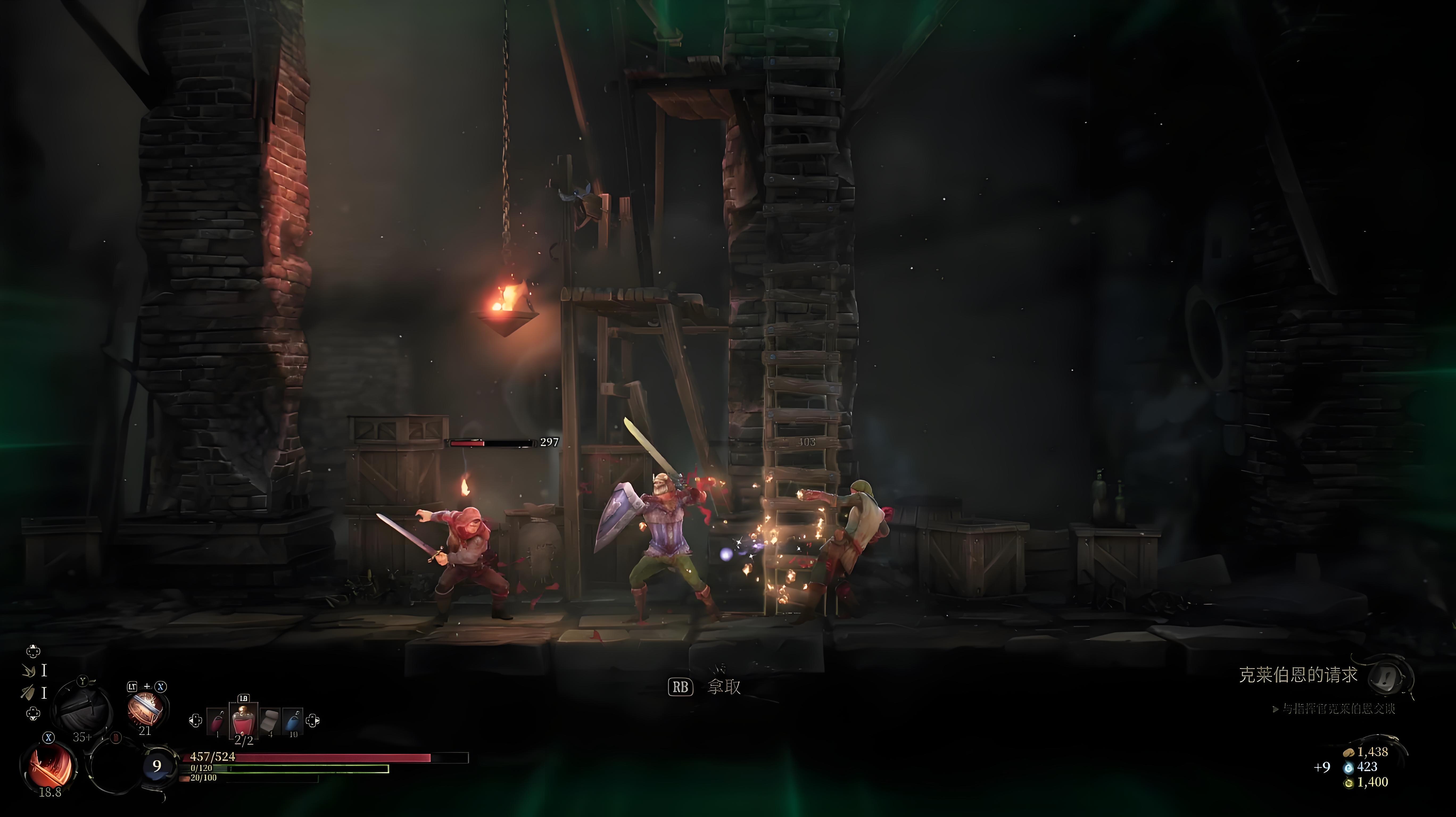Select the crimson pouch item slot
Image resolution: width=1456 pixels, height=817 pixels.
point(217,722)
